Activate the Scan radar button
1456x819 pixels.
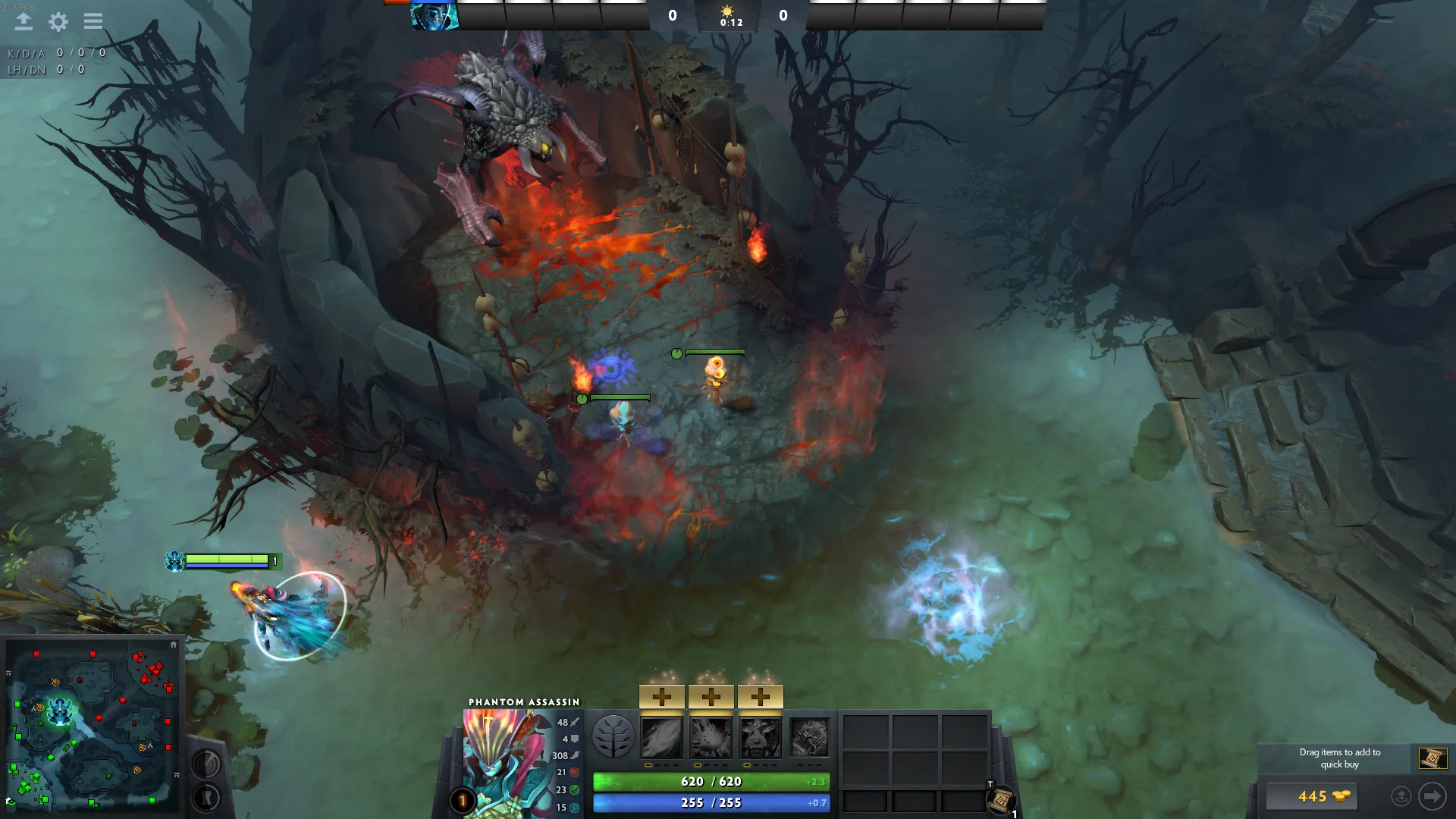coord(206,764)
